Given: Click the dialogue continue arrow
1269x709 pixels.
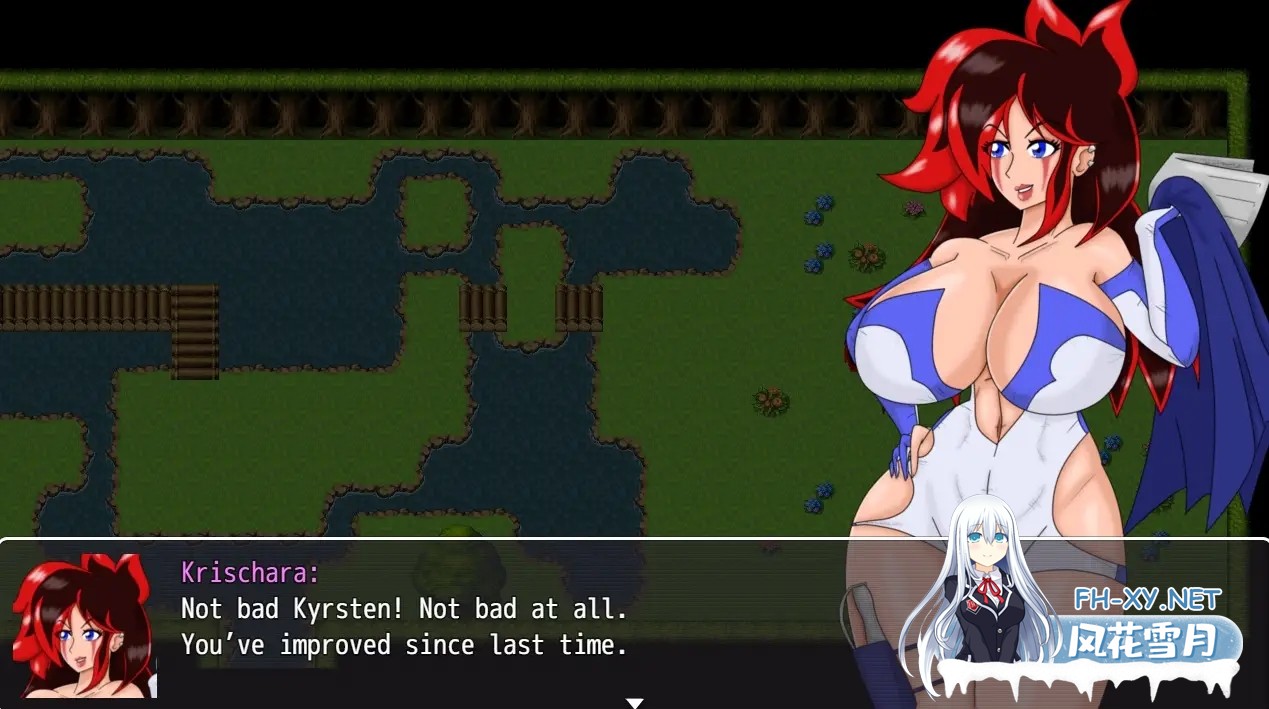Looking at the screenshot, I should point(634,703).
